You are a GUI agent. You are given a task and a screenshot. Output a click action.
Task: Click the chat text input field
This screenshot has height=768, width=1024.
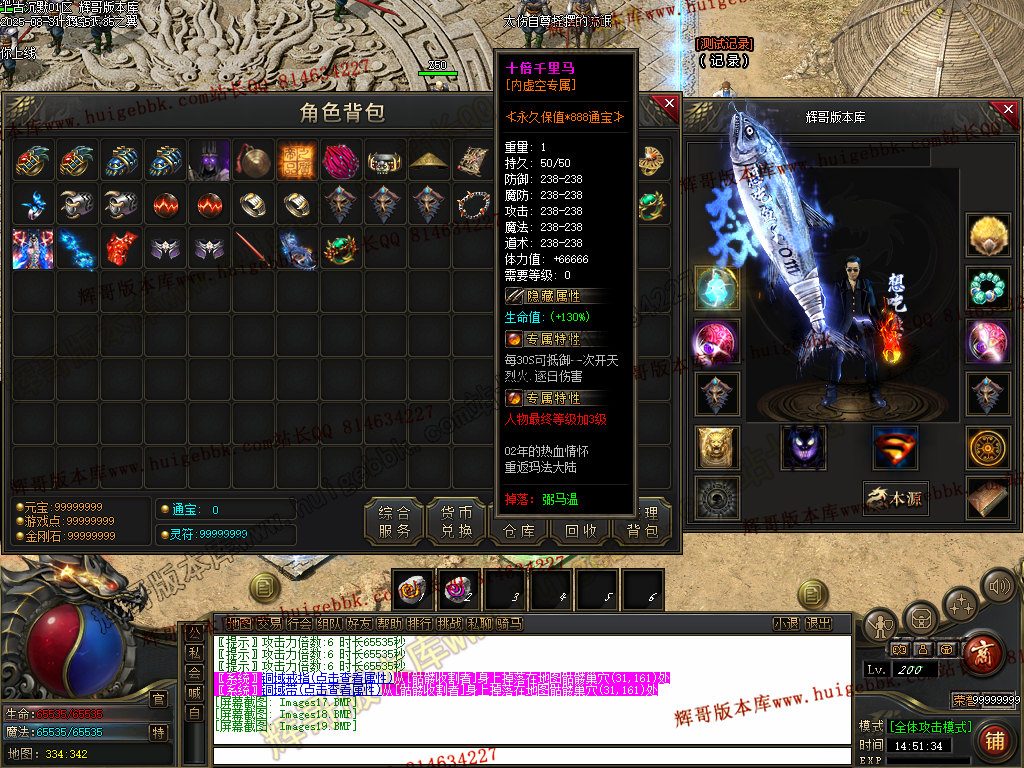(530, 755)
